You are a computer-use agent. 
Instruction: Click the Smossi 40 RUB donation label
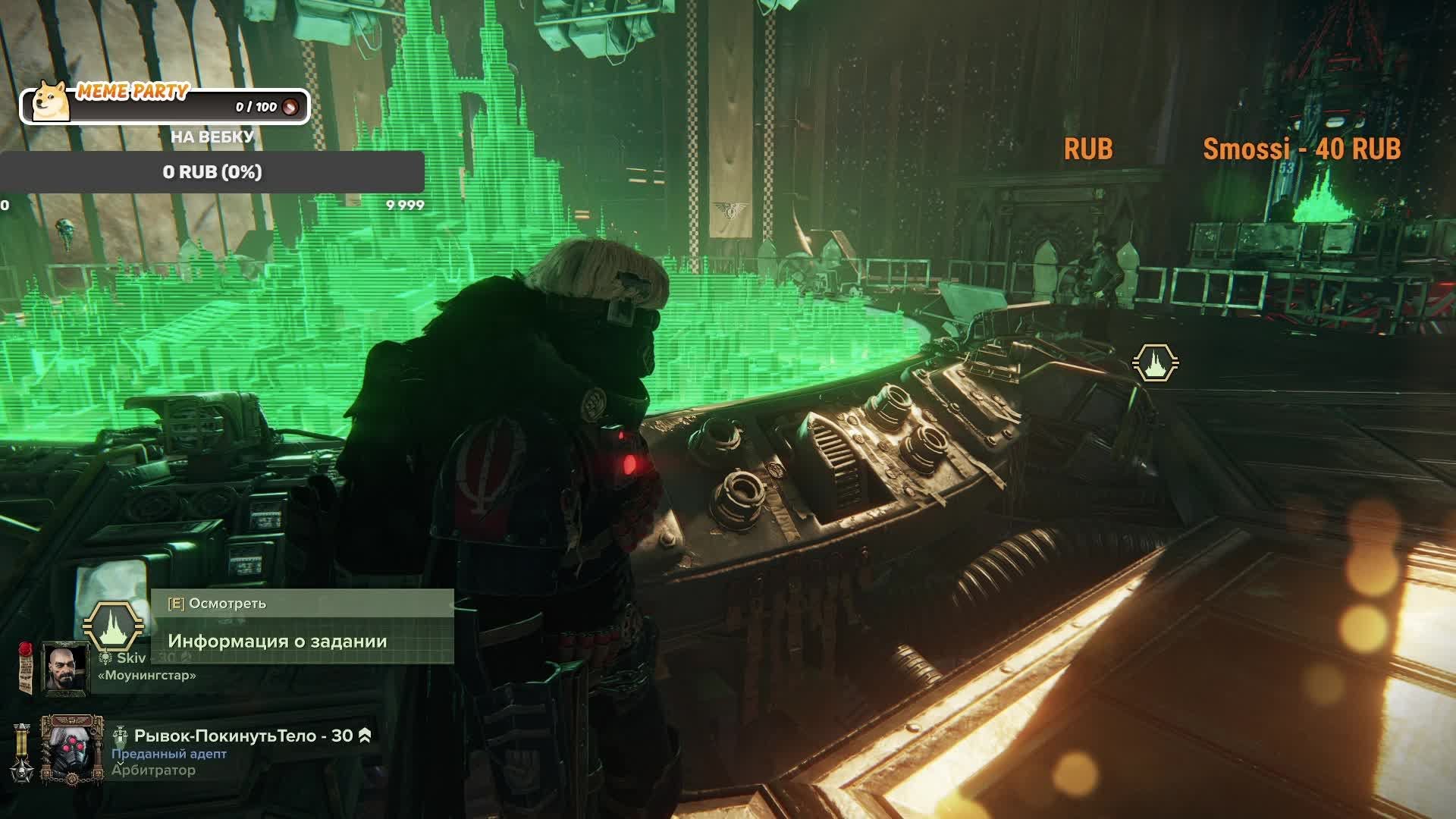1301,149
